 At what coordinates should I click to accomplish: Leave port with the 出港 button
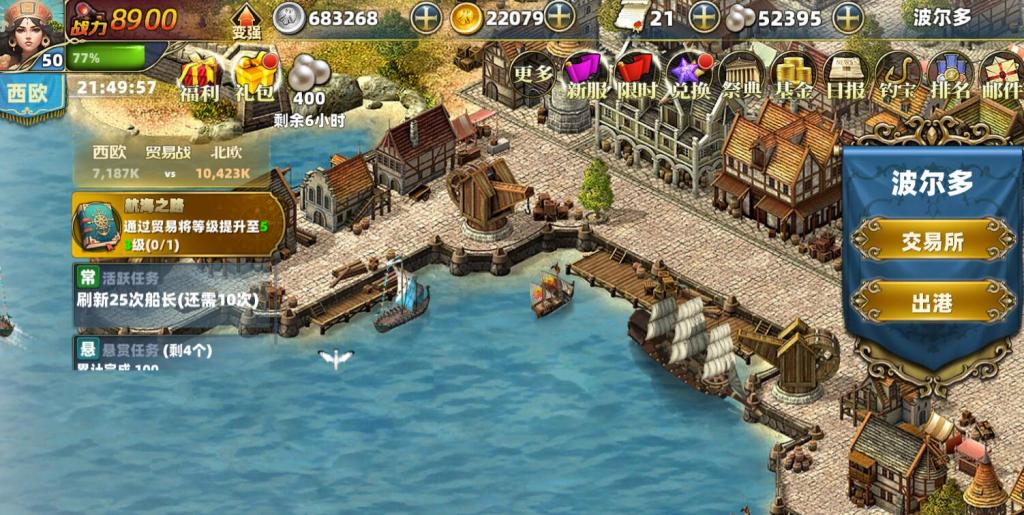point(931,302)
